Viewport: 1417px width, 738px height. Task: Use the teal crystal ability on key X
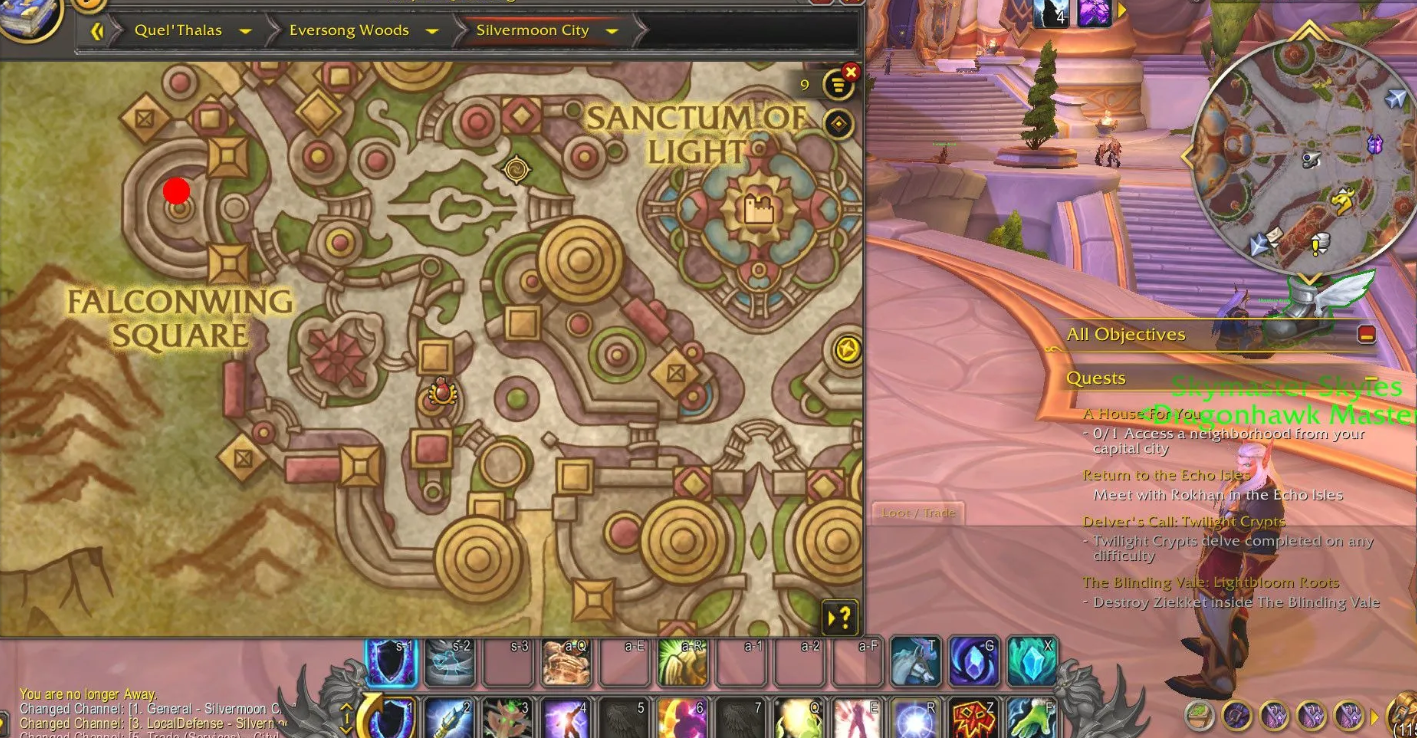pyautogui.click(x=1032, y=662)
